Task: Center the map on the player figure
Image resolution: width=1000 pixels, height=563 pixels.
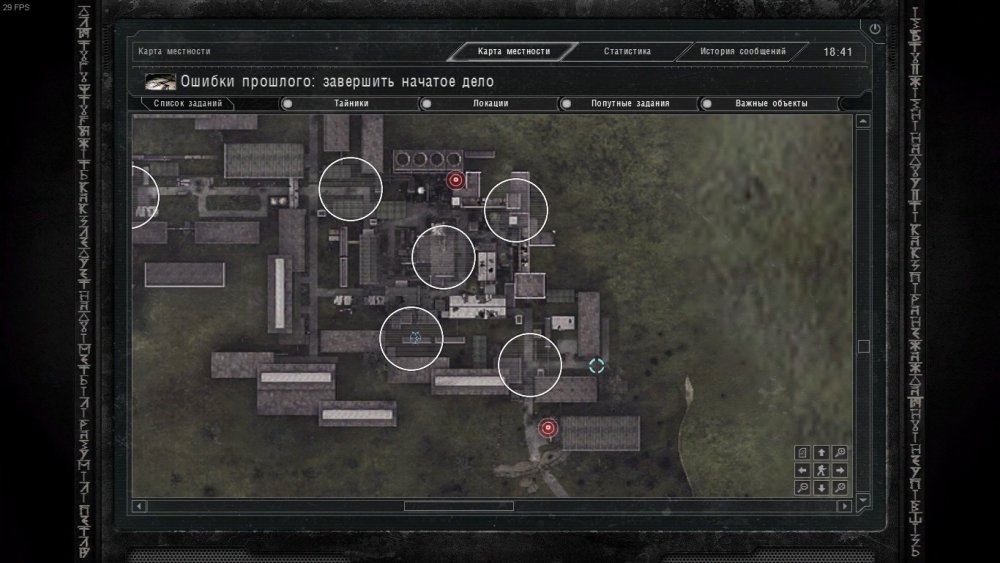Action: click(821, 470)
